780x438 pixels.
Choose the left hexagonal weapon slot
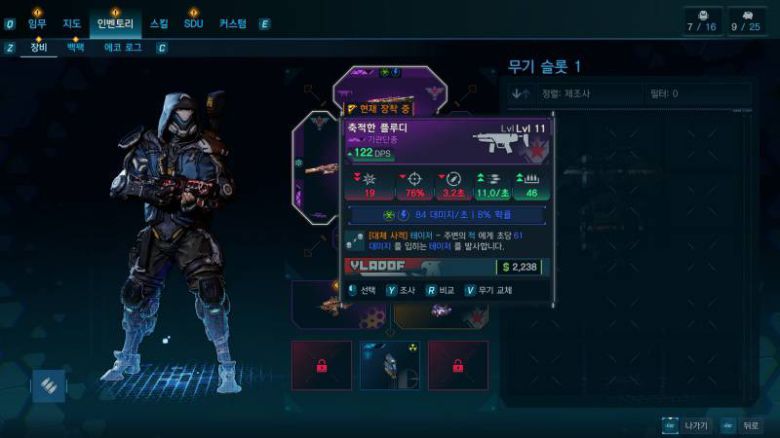[x=317, y=165]
